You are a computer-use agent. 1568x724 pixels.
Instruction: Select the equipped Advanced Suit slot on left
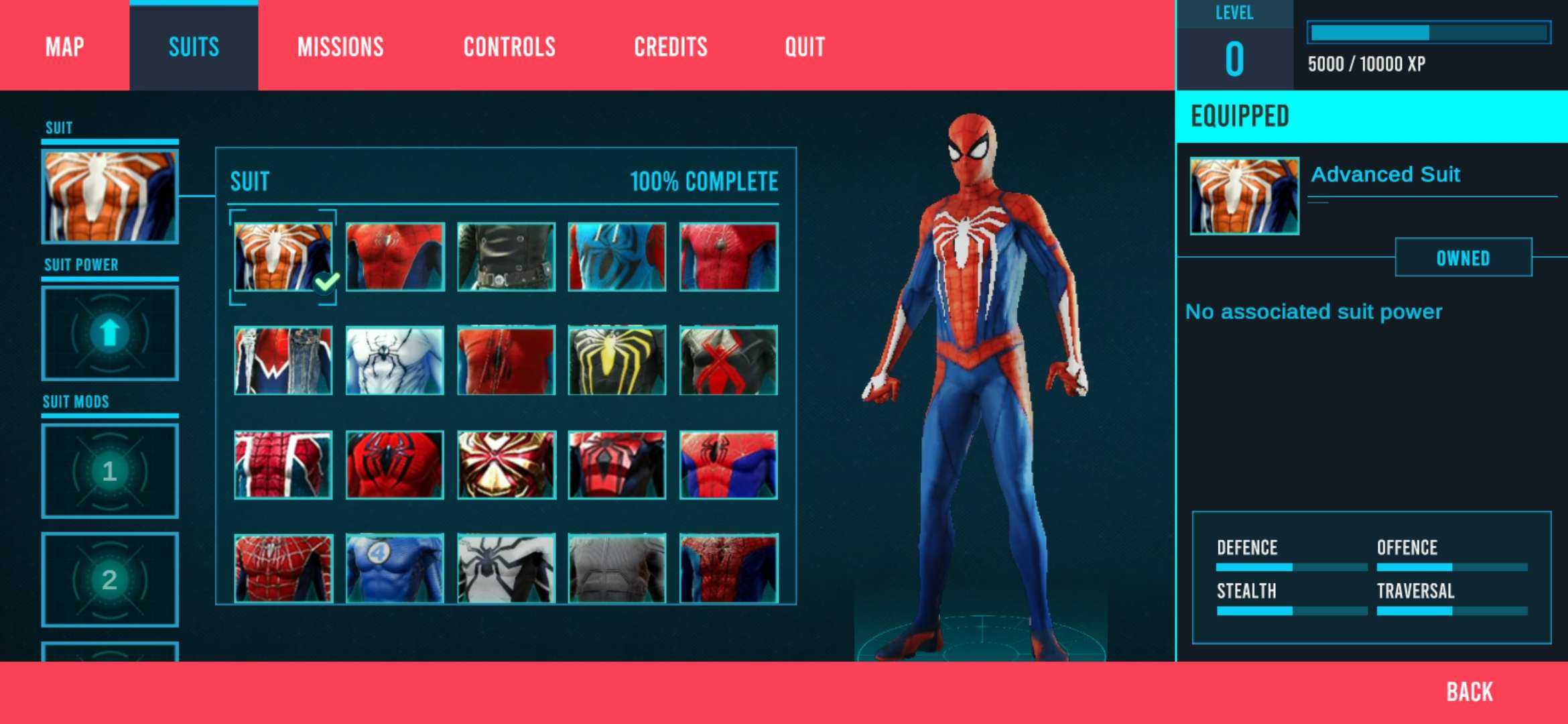click(x=110, y=196)
